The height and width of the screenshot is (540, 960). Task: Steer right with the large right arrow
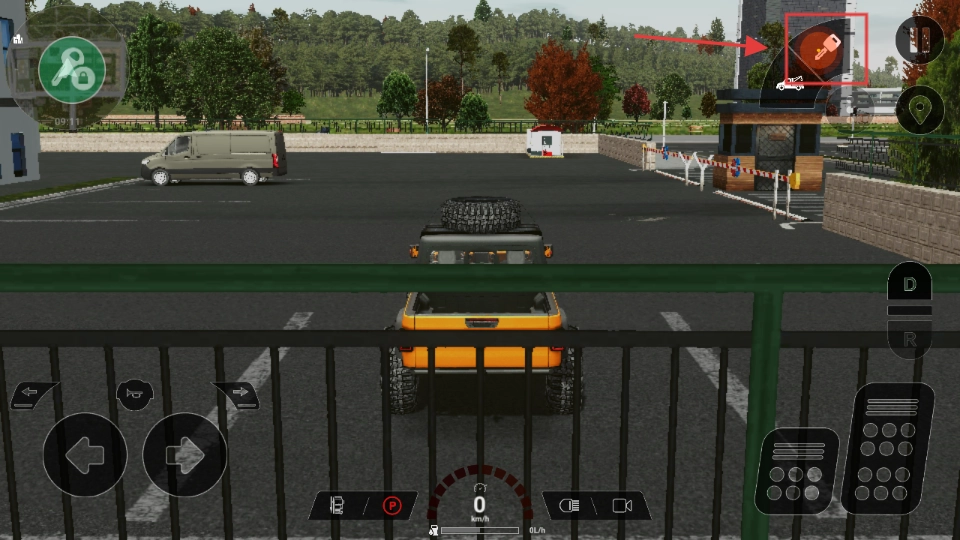coord(185,455)
